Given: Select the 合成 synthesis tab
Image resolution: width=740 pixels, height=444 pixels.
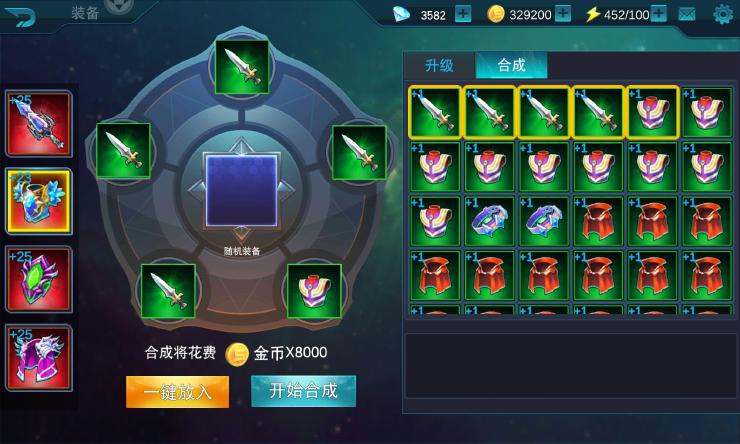Looking at the screenshot, I should 511,65.
